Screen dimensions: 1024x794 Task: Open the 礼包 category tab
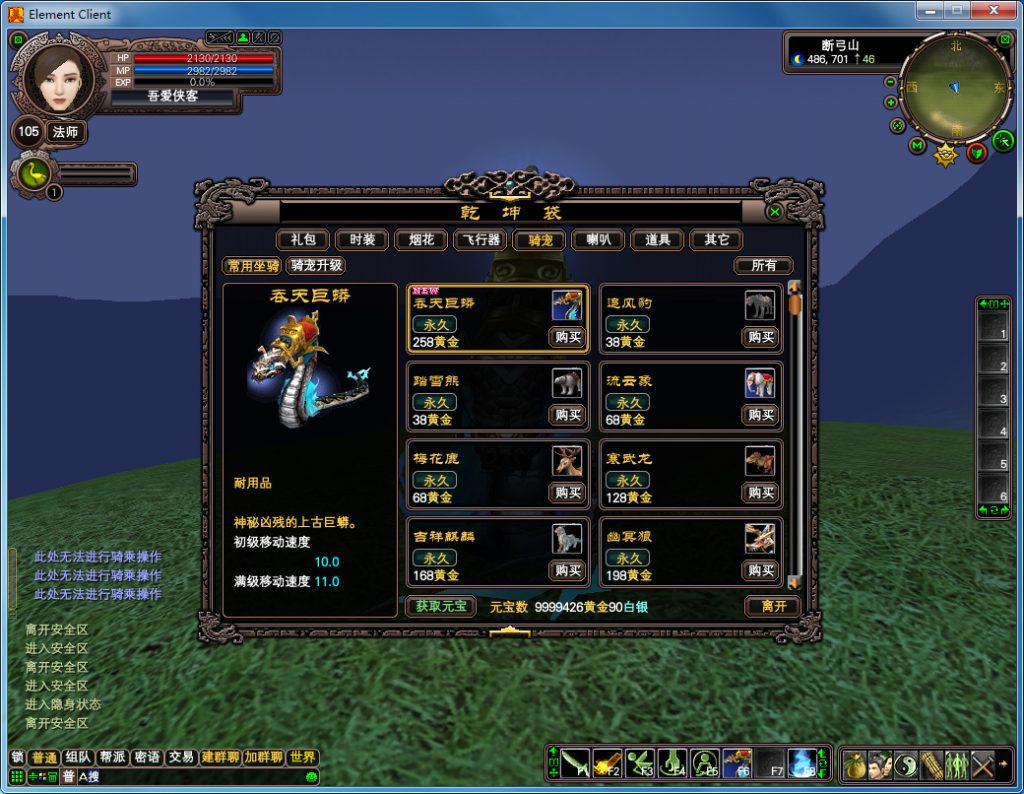tap(303, 240)
